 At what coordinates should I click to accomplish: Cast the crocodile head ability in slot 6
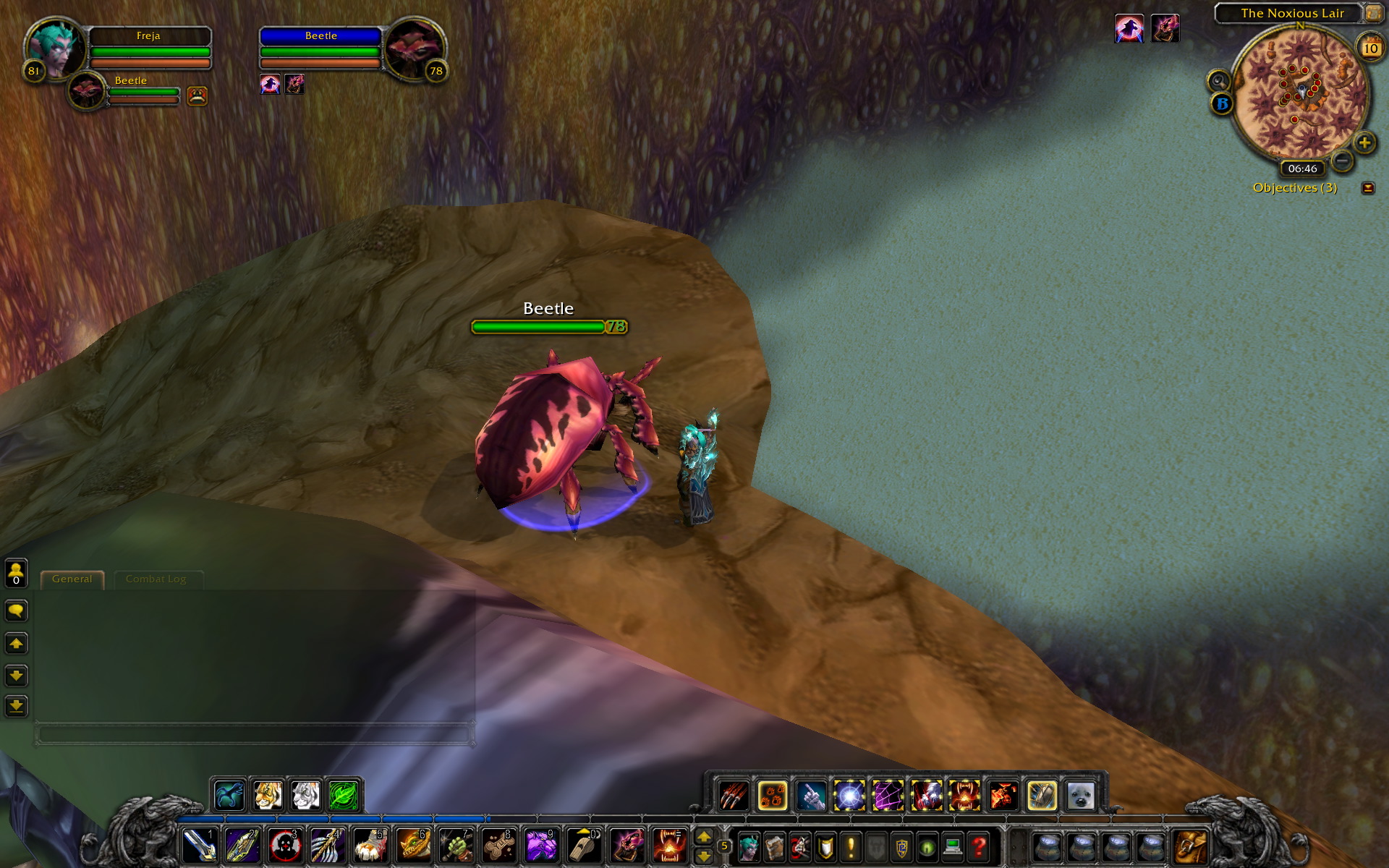point(413,845)
